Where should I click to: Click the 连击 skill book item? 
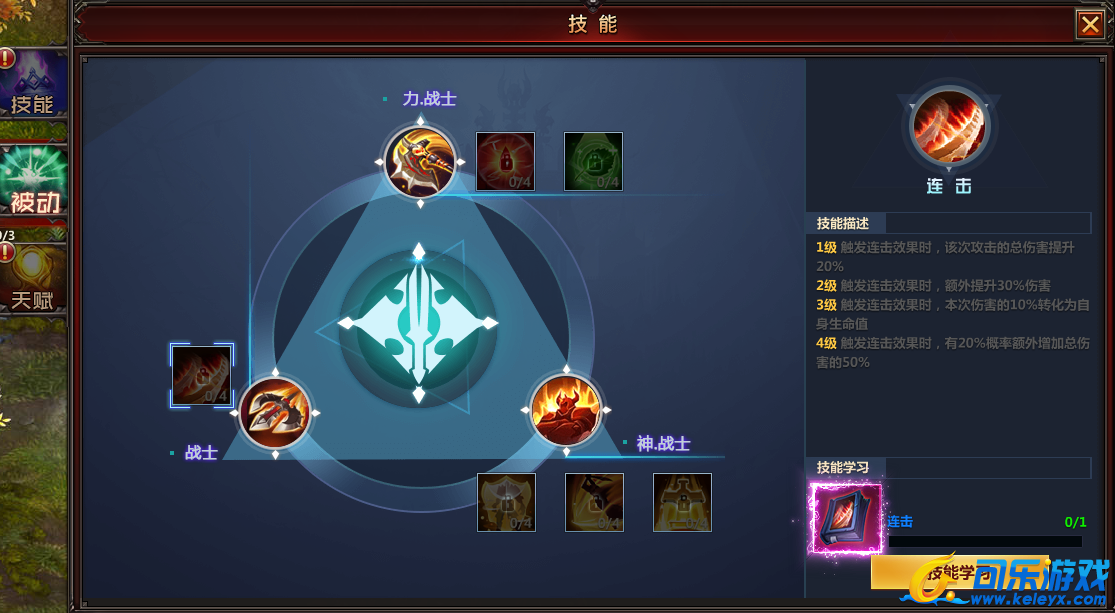pos(847,518)
